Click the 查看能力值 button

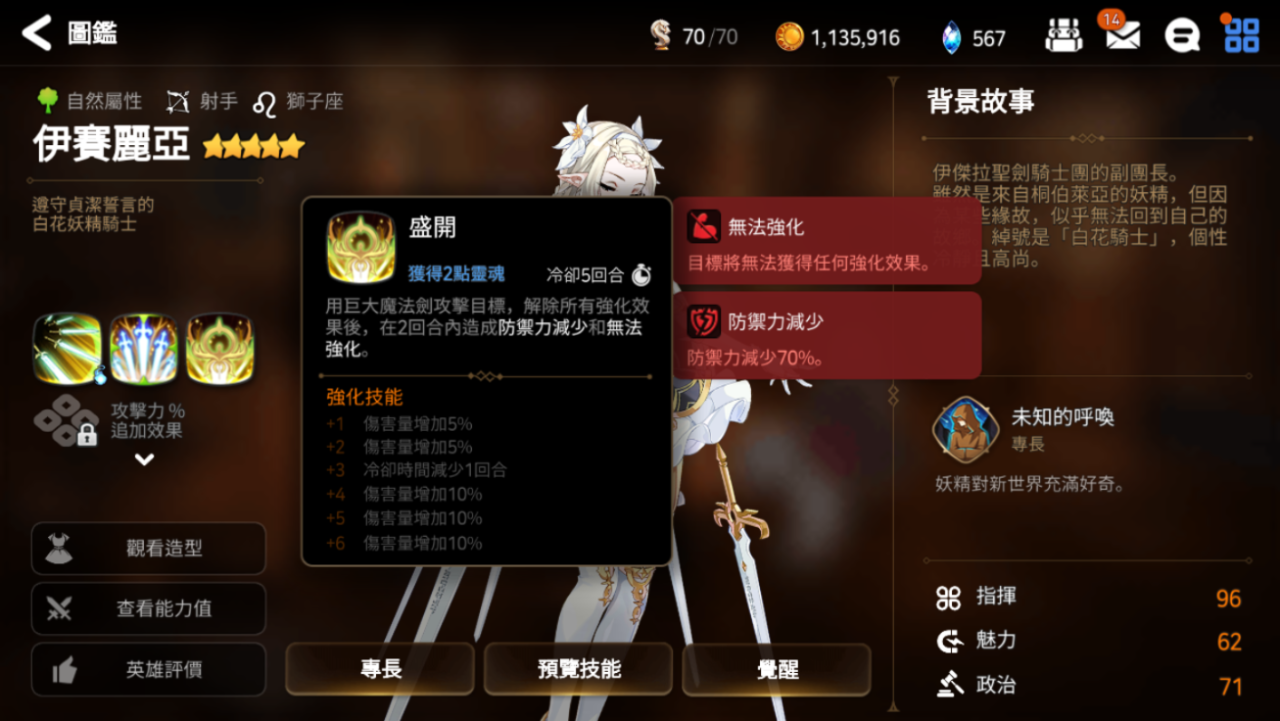click(148, 609)
